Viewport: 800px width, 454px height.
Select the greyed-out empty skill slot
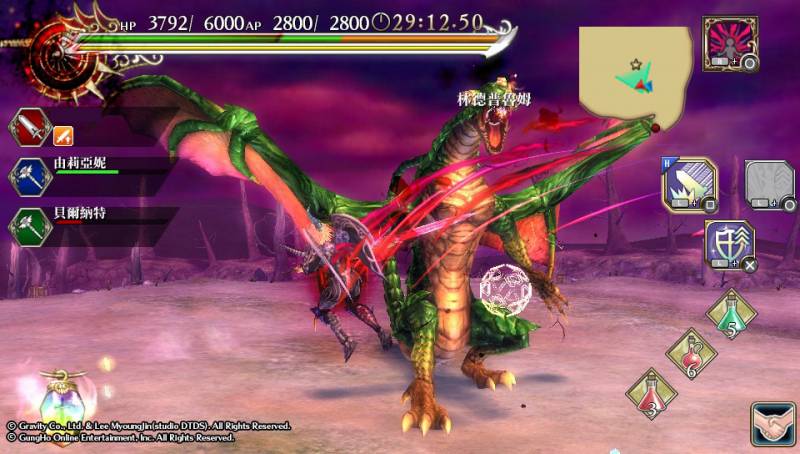(x=768, y=184)
